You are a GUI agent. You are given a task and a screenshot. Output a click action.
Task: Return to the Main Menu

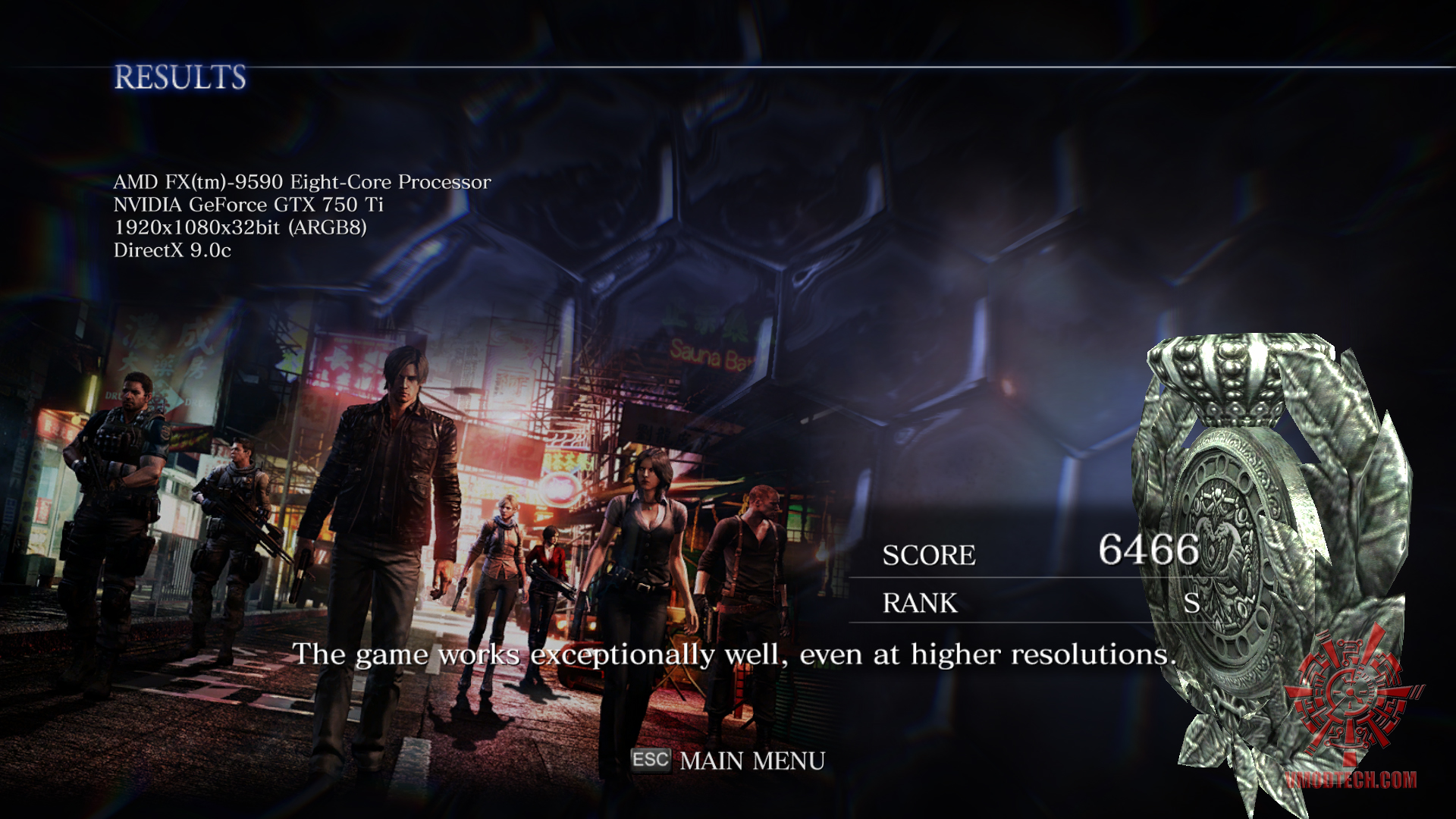tap(751, 761)
